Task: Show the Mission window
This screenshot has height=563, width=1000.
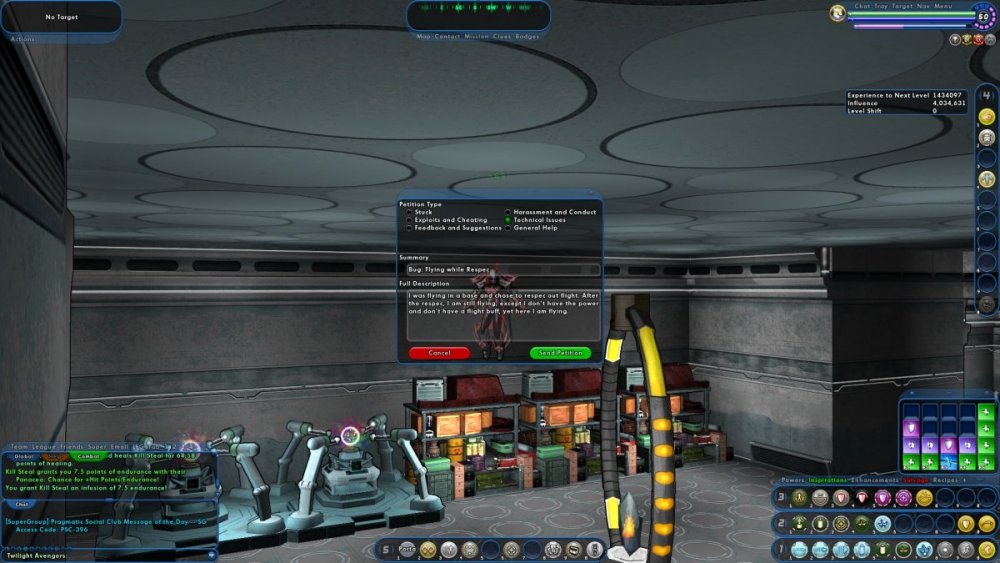Action: click(476, 36)
